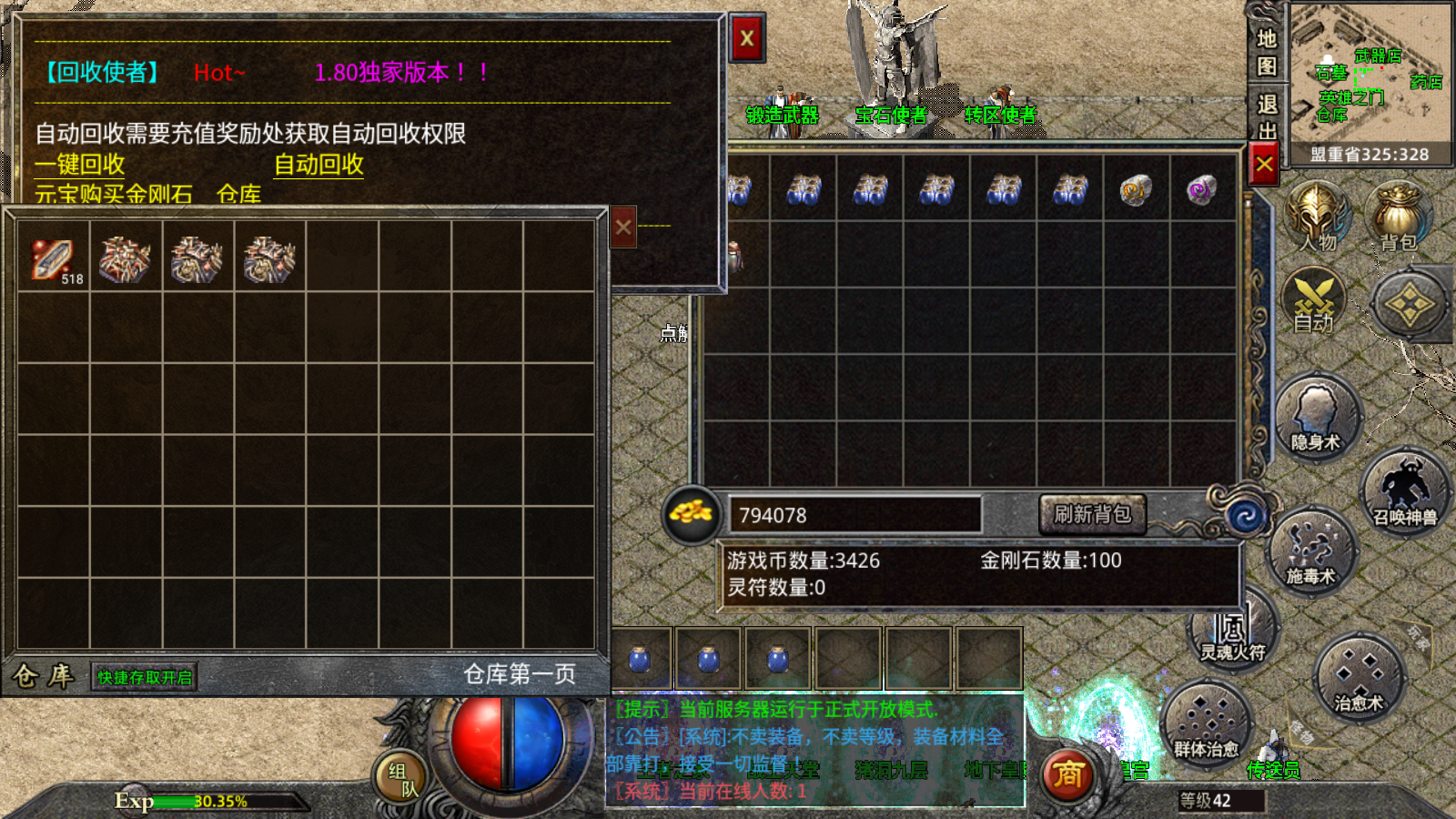Close the warehouse storage panel
The image size is (1456, 819).
(x=622, y=227)
